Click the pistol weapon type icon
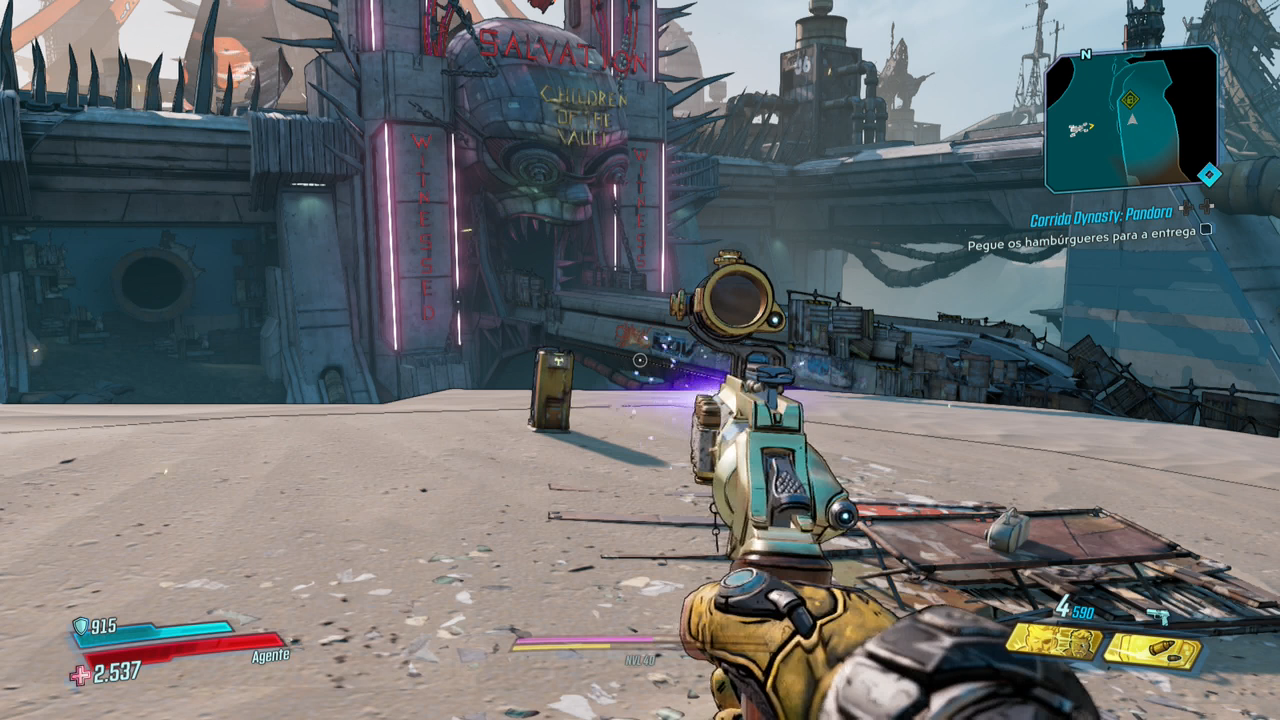 (1158, 616)
